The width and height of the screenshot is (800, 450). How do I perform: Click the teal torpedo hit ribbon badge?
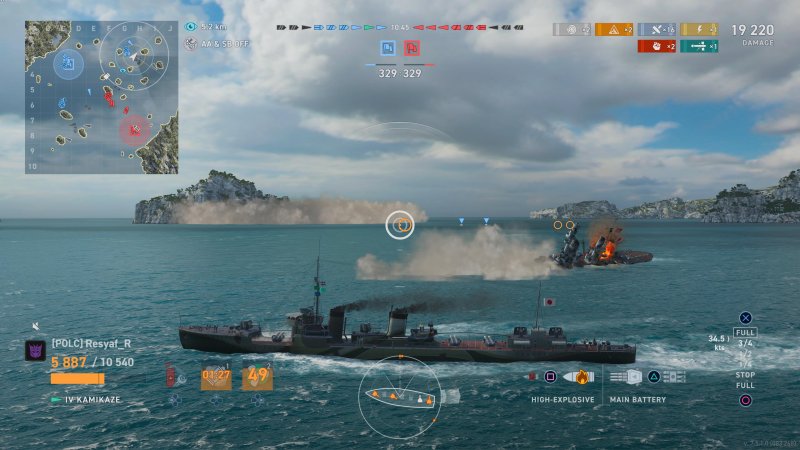[x=699, y=46]
